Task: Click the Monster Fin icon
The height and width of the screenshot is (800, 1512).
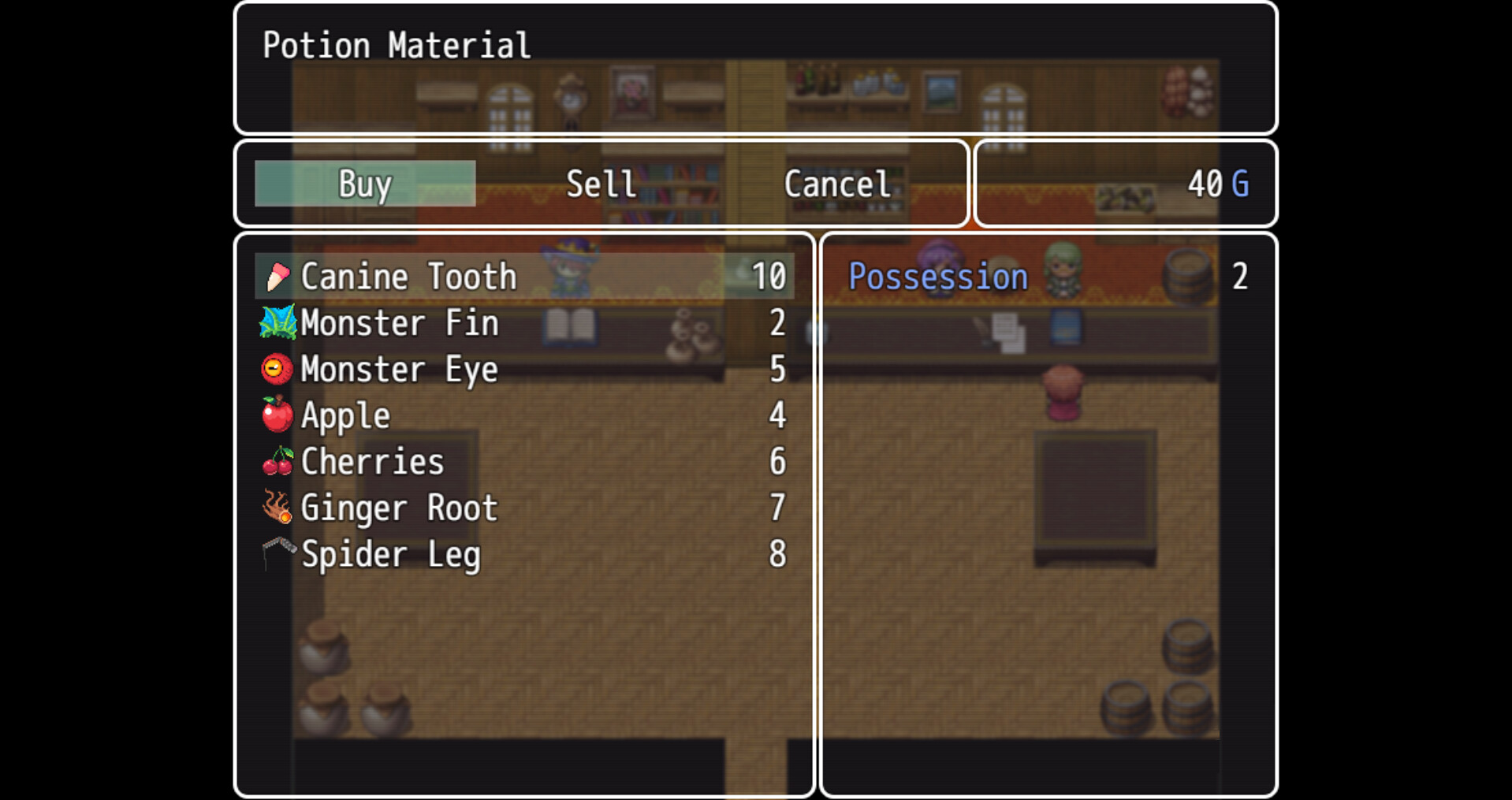Action: (x=276, y=322)
